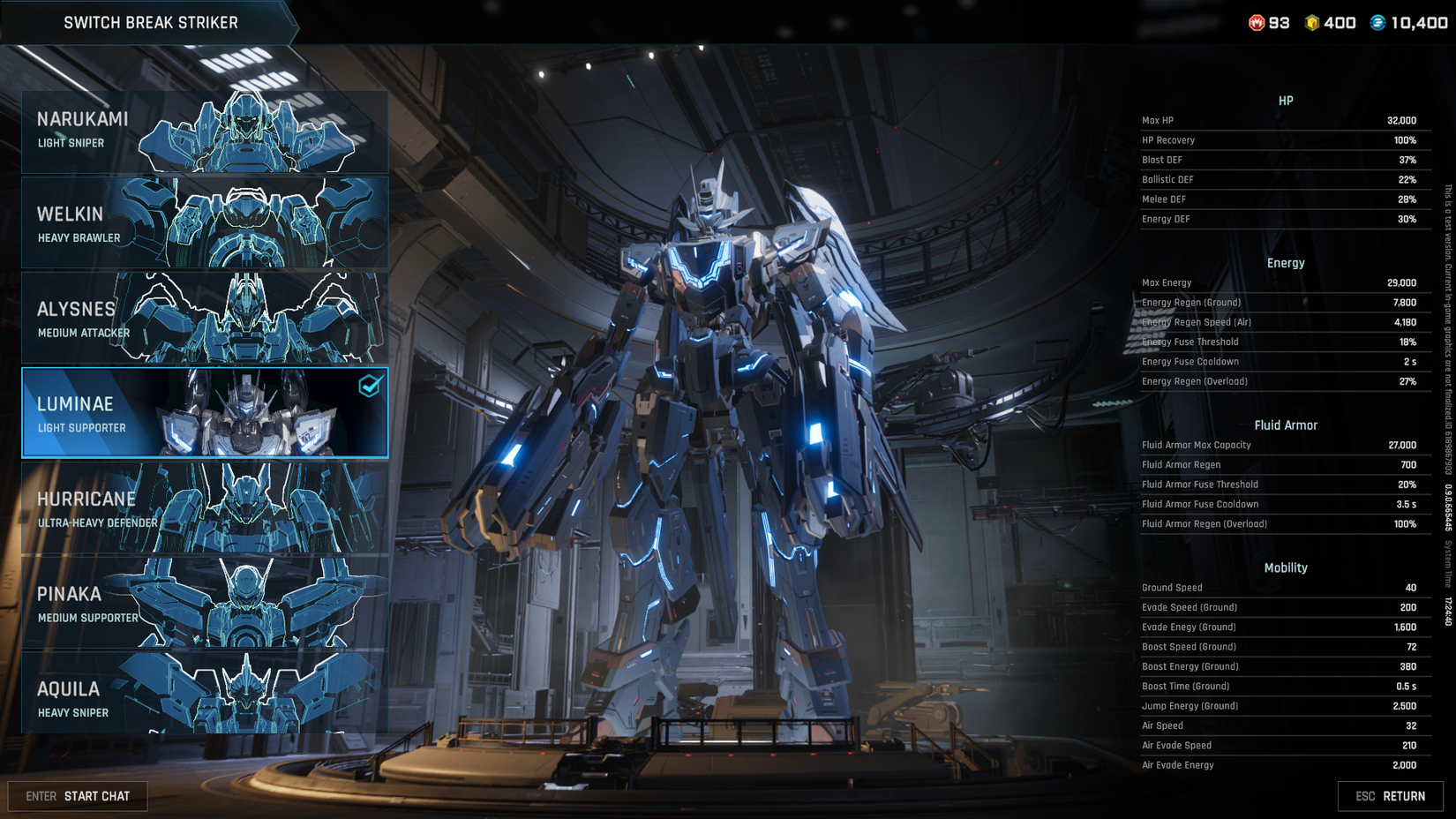The height and width of the screenshot is (819, 1456).
Task: Collapse the HP stats section
Action: click(1286, 101)
